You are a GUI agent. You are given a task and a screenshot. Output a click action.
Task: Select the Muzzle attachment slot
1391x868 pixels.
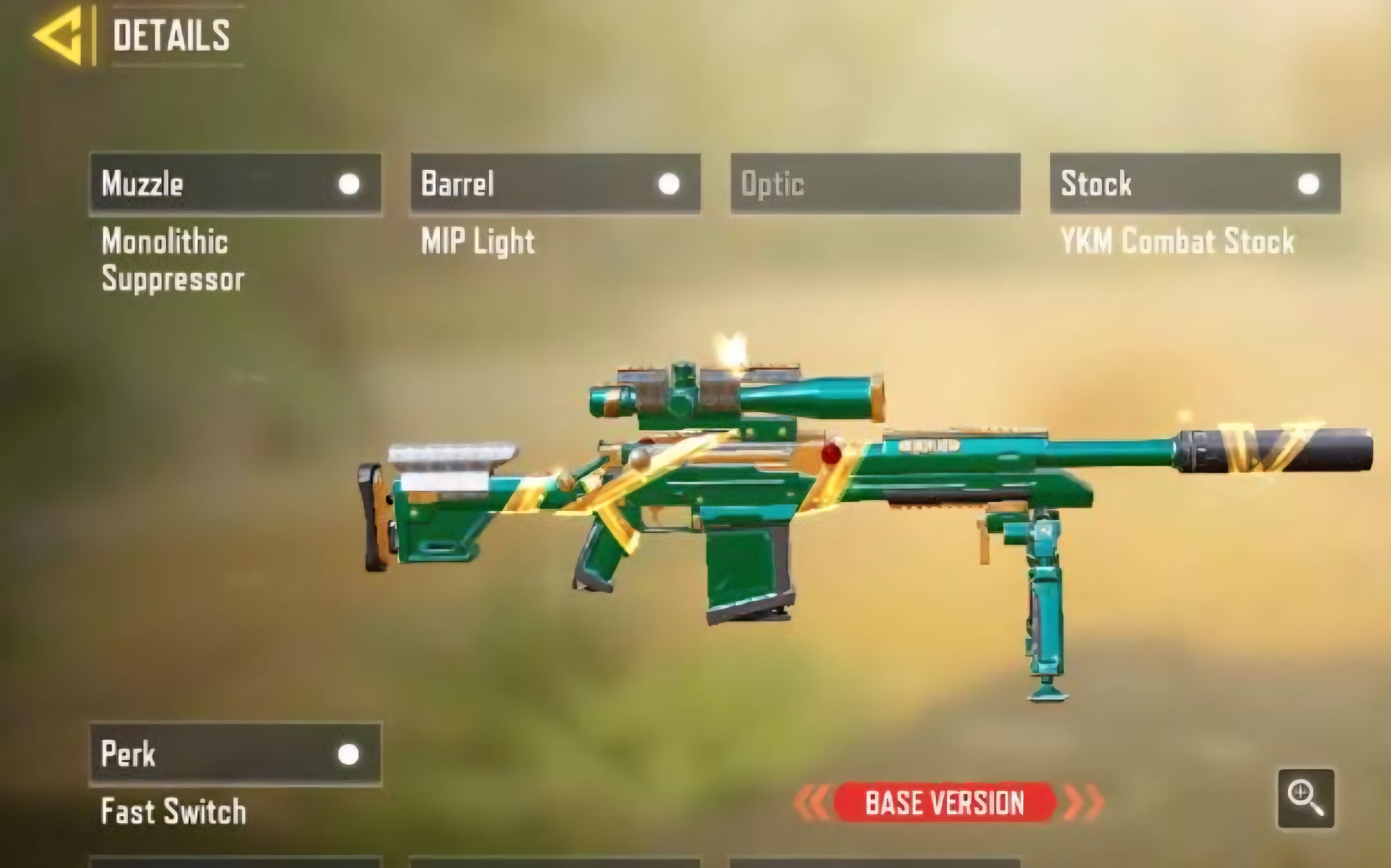(235, 184)
